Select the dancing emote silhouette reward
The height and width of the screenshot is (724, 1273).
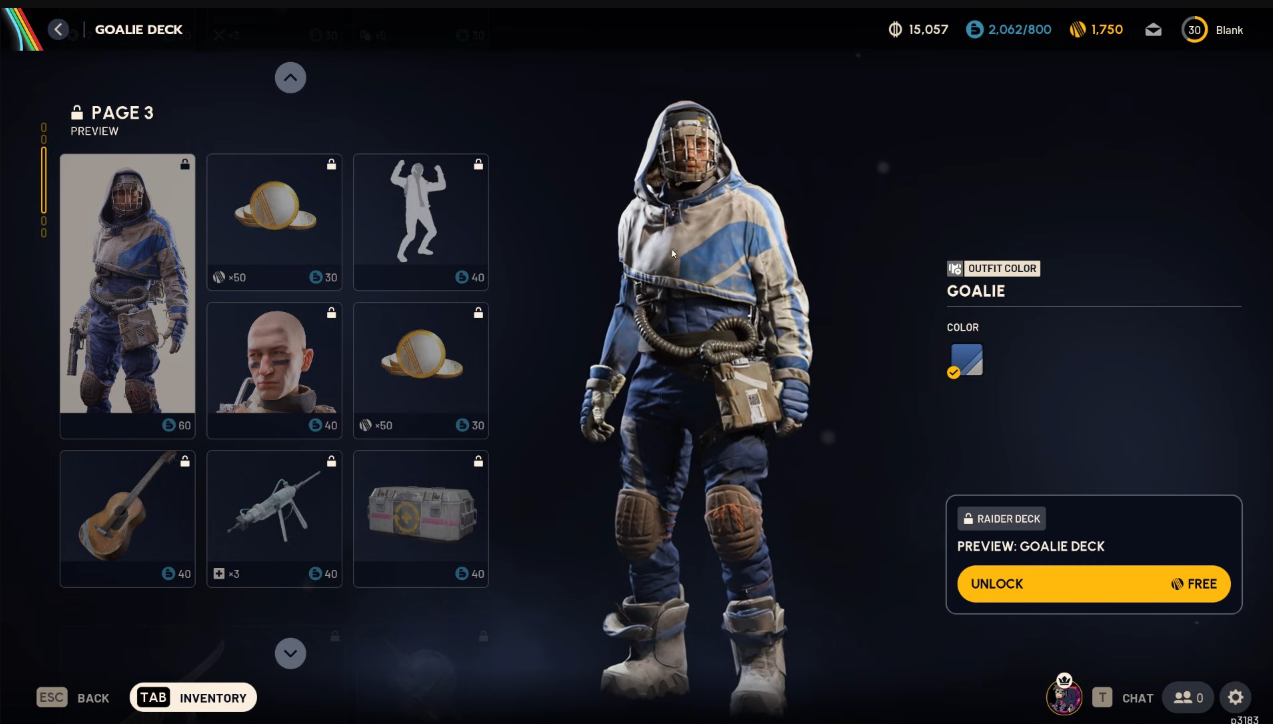click(x=421, y=221)
